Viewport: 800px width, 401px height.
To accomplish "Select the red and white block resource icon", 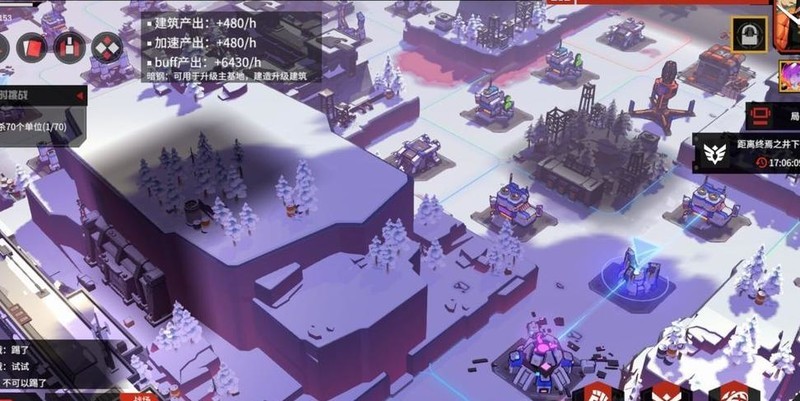I will pyautogui.click(x=69, y=47).
